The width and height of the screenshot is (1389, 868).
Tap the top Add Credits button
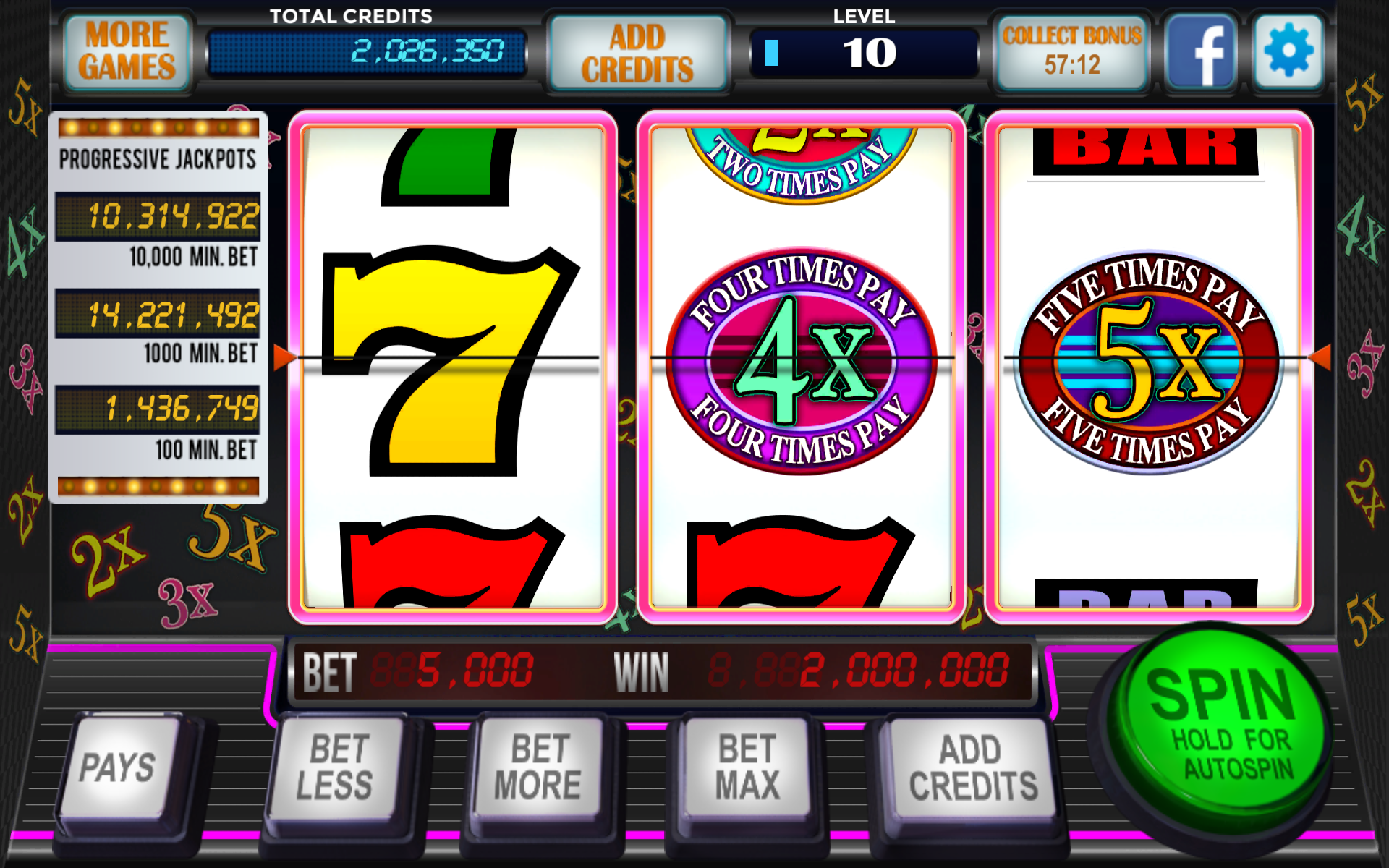(637, 54)
